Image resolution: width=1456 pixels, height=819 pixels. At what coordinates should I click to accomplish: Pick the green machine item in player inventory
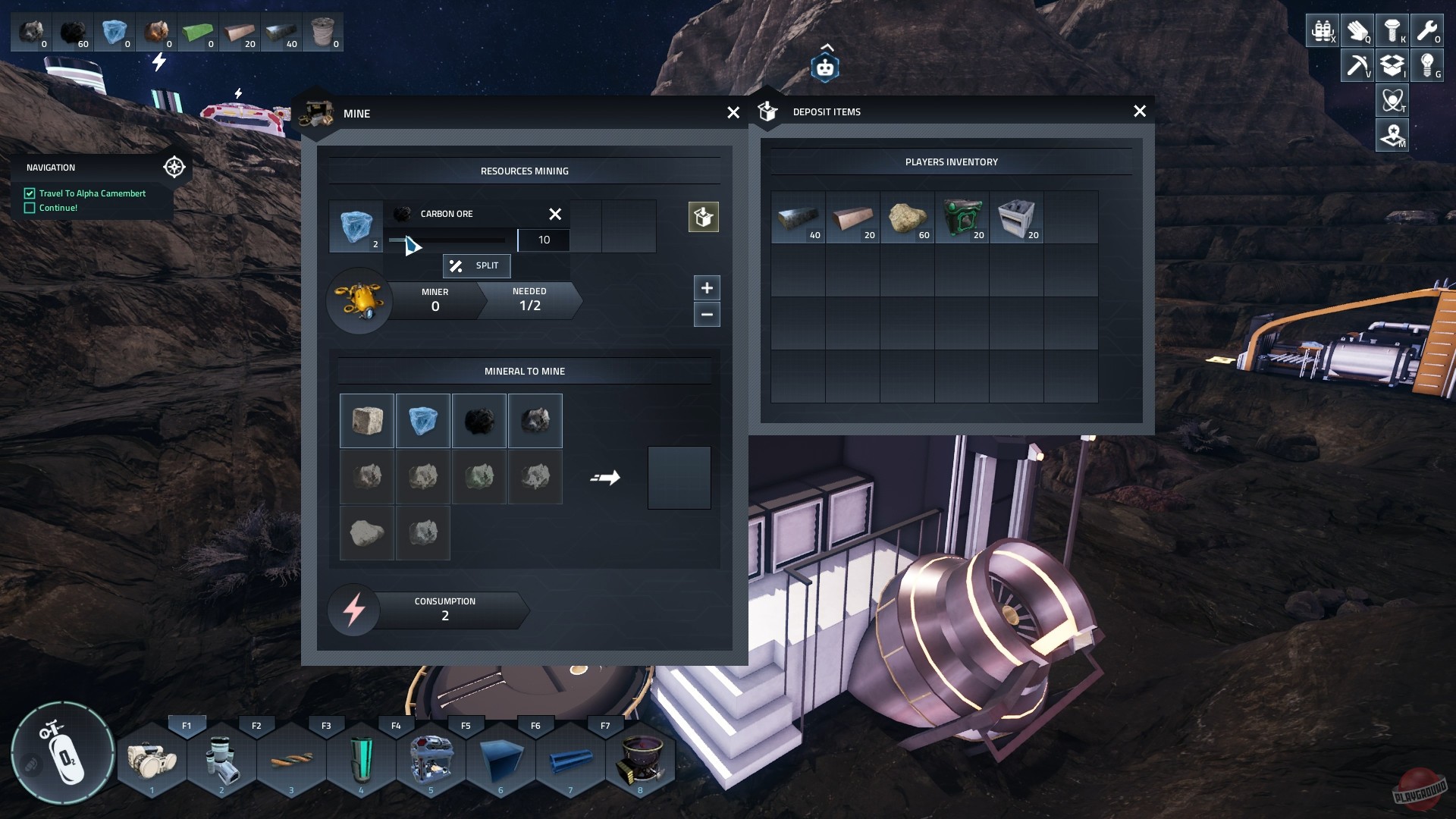(x=962, y=218)
